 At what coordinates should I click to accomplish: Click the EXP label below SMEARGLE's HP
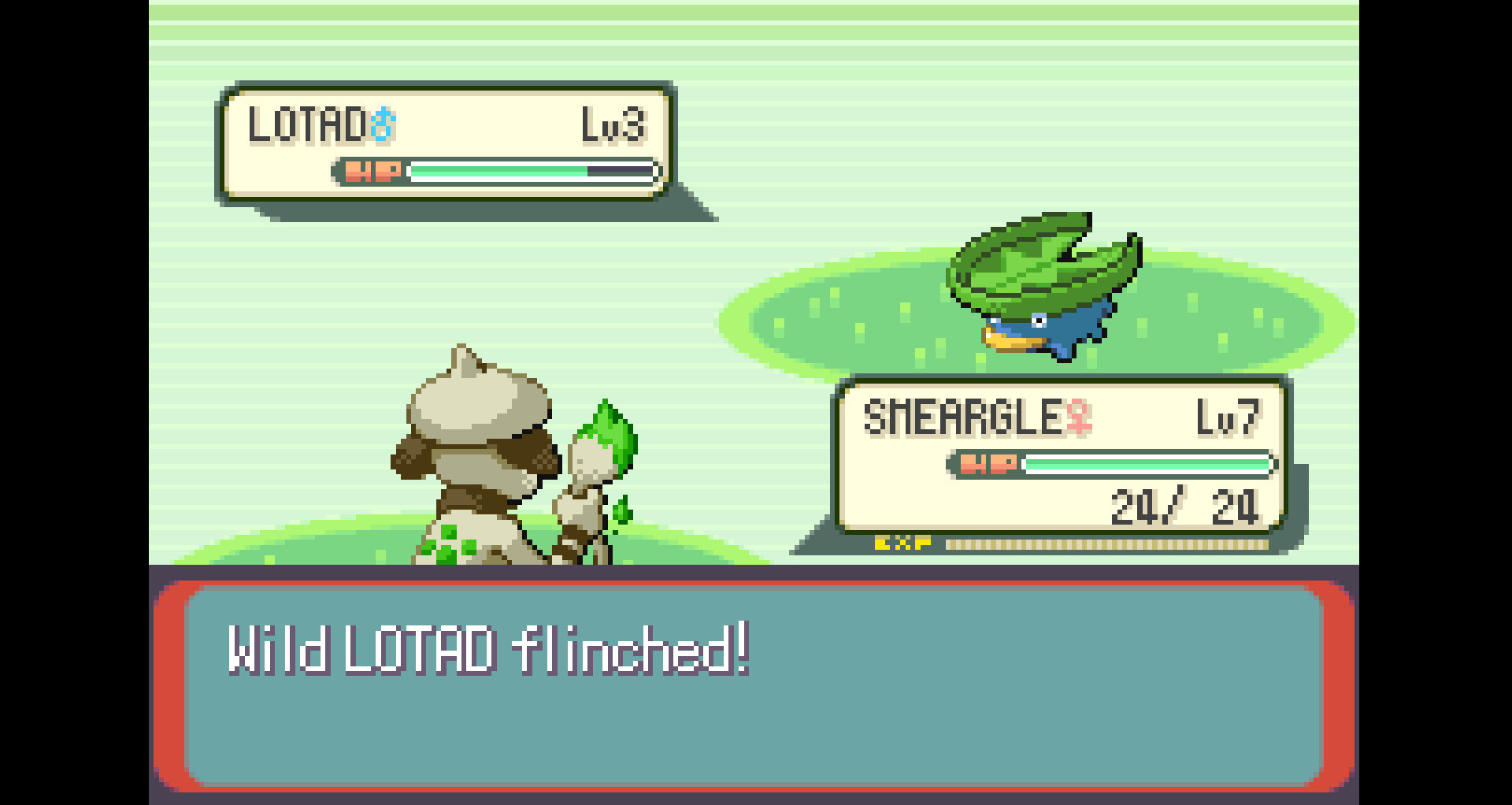[x=902, y=542]
